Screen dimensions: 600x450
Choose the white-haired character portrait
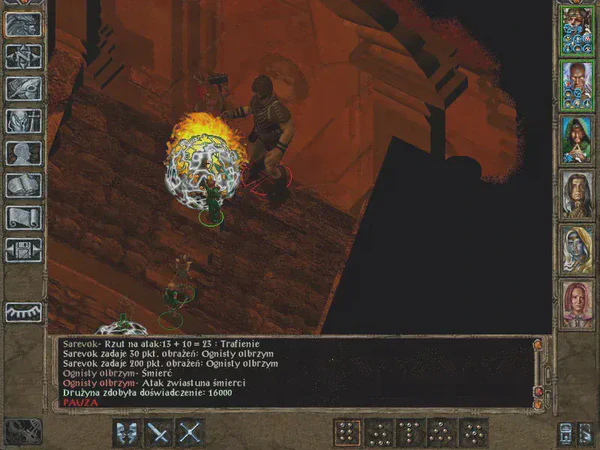pos(575,249)
